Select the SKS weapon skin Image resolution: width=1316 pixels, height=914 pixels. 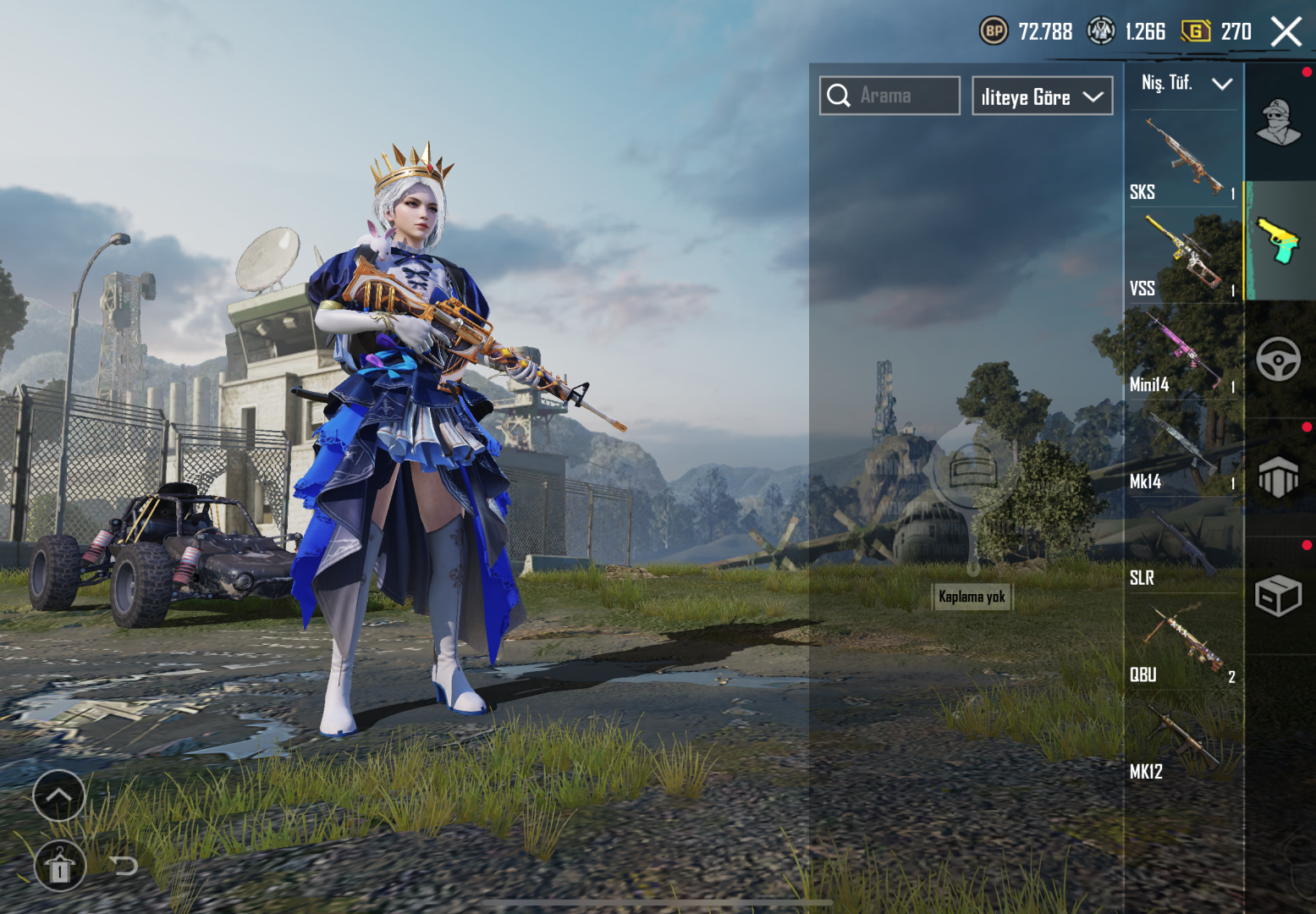click(x=1183, y=159)
